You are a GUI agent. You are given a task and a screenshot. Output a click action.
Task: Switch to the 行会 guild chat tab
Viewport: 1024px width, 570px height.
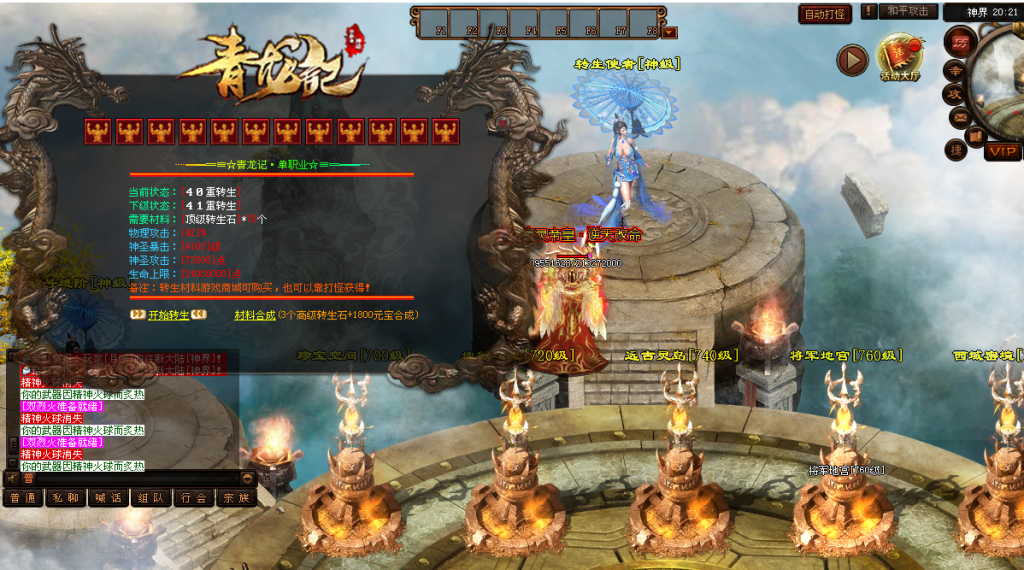click(194, 498)
